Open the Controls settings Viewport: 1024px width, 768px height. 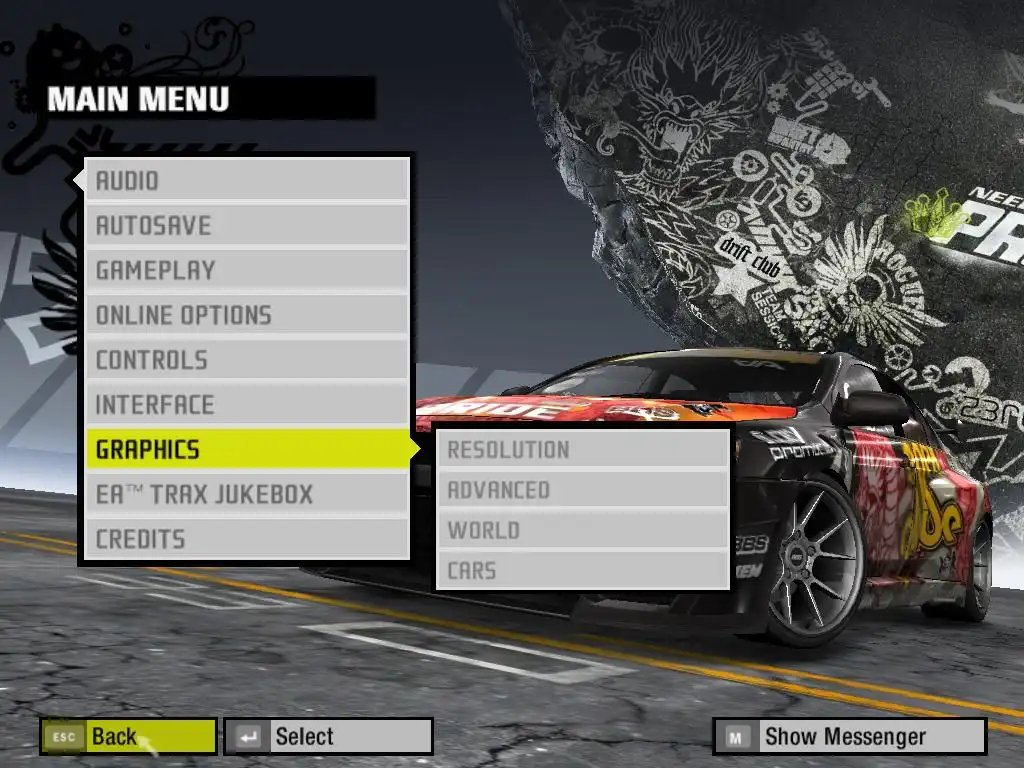click(x=247, y=360)
